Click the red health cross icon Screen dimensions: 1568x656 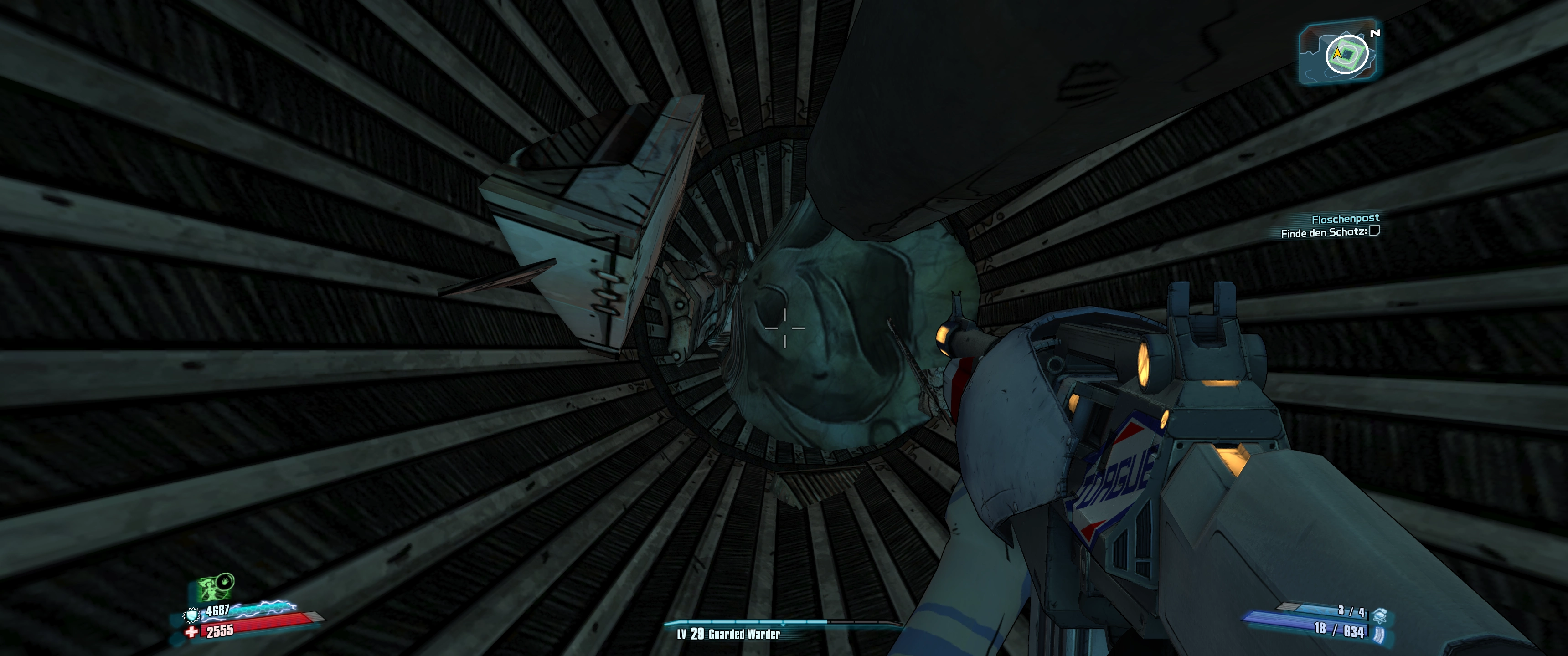pos(192,632)
